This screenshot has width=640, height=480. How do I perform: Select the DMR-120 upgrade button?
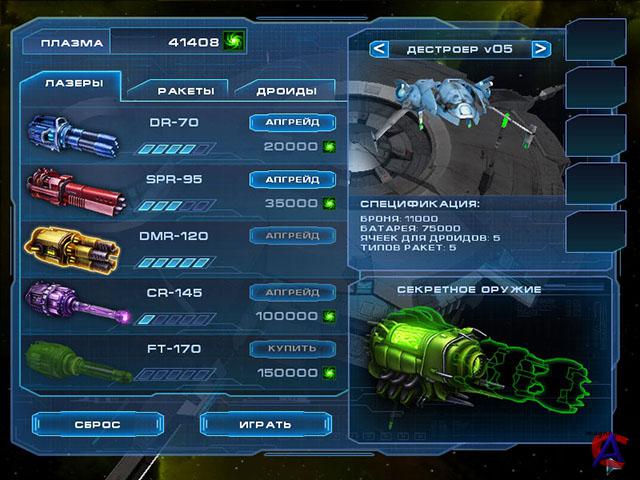click(x=292, y=236)
